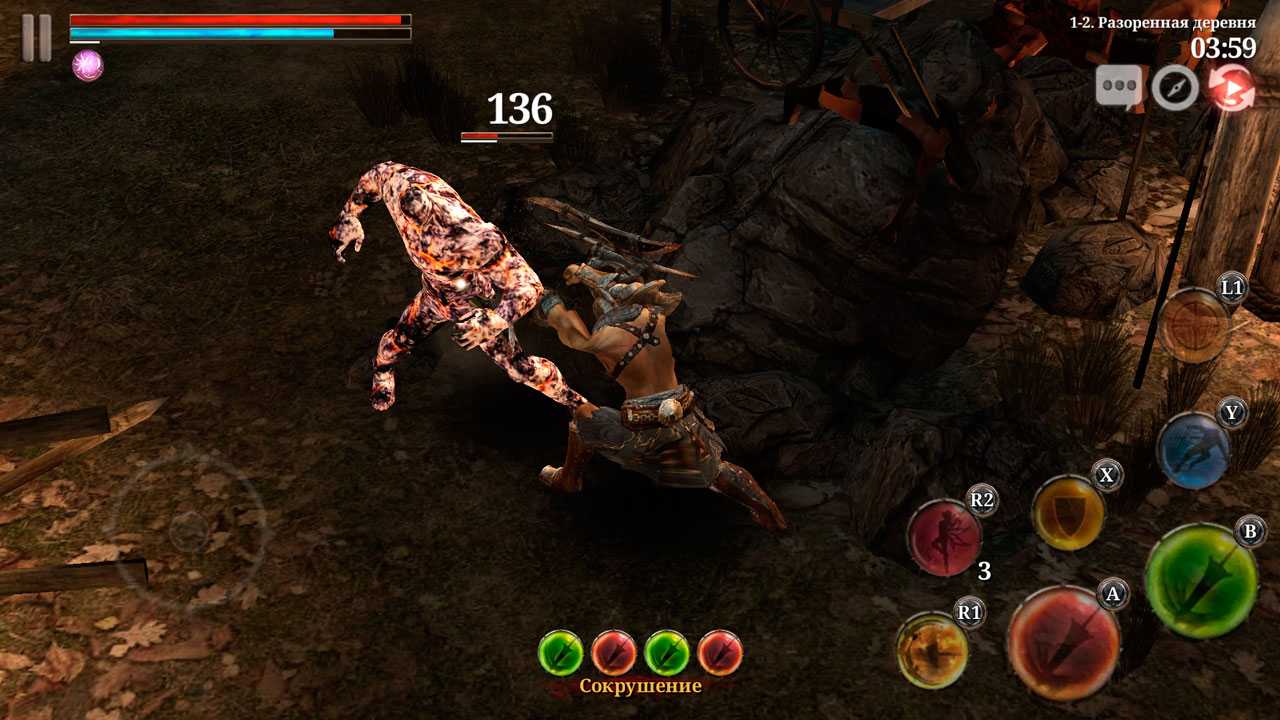This screenshot has height=720, width=1280.
Task: Activate the orange crosshair skill
Action: (x=1194, y=325)
